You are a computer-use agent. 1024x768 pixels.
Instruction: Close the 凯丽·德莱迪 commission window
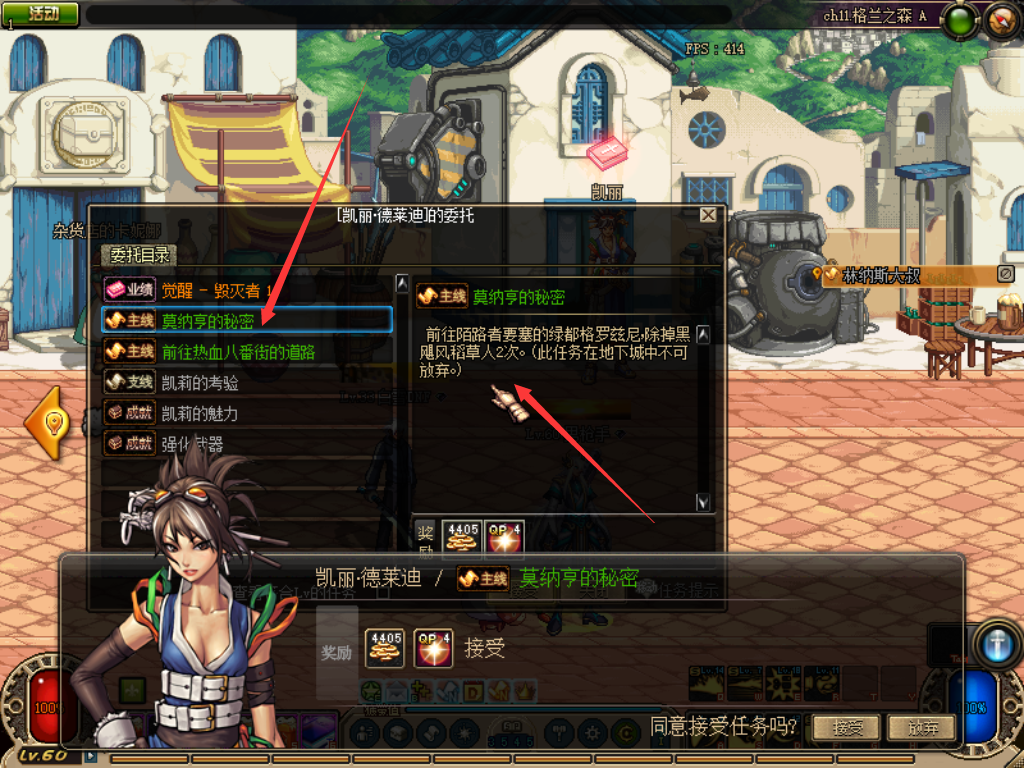pos(708,215)
